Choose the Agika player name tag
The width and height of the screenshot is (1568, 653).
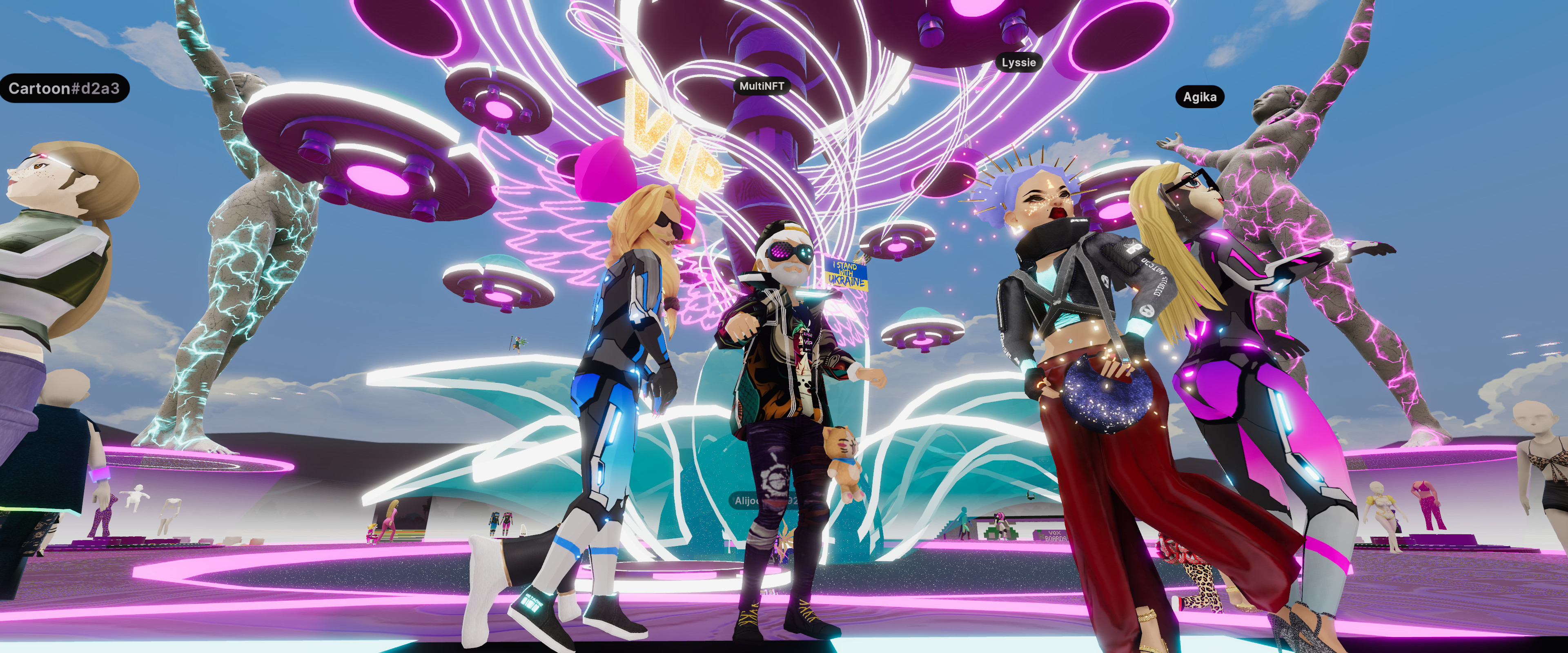(1199, 98)
